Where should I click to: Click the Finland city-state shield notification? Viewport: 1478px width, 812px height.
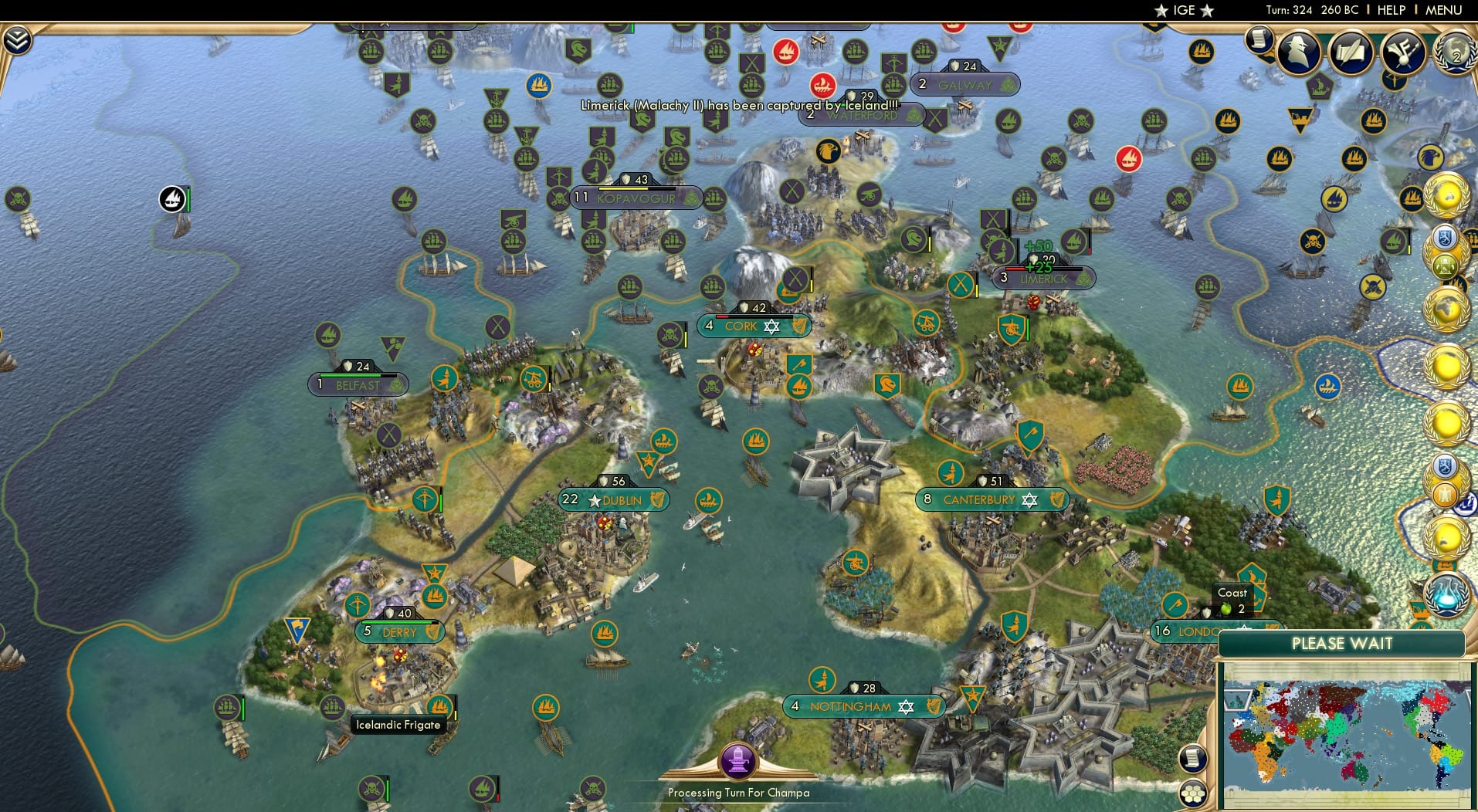point(1443,238)
